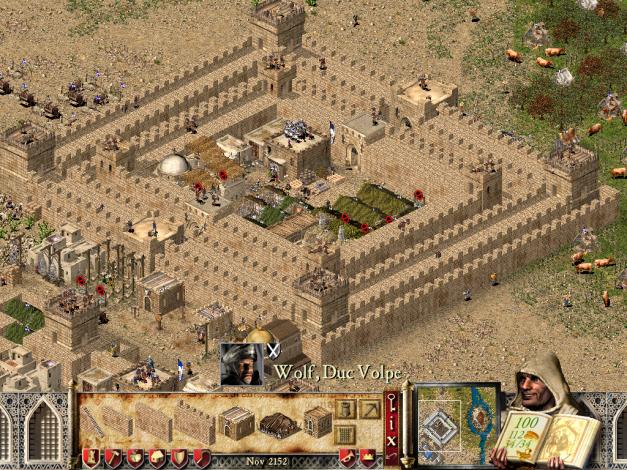Pick the barracks building icon
The width and height of the screenshot is (627, 470).
coord(236,422)
